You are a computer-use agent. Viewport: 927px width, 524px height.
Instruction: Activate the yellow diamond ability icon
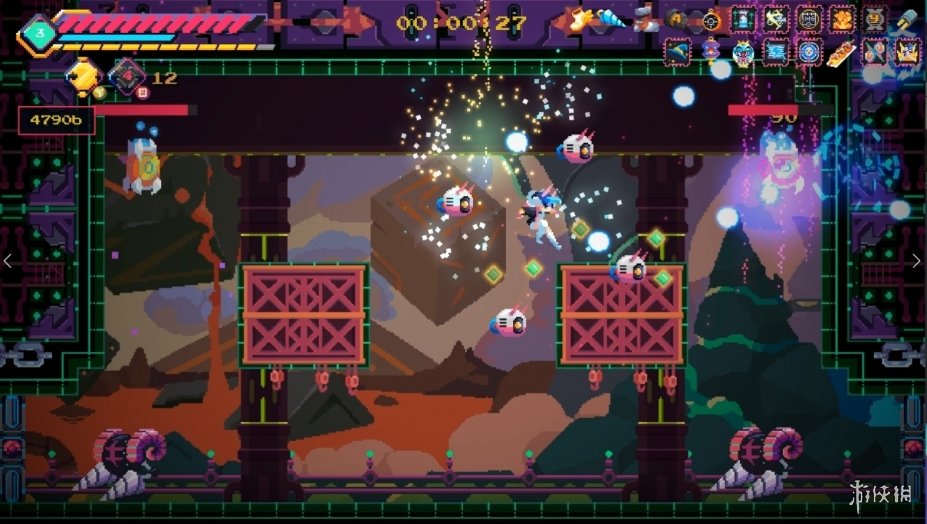tap(84, 75)
